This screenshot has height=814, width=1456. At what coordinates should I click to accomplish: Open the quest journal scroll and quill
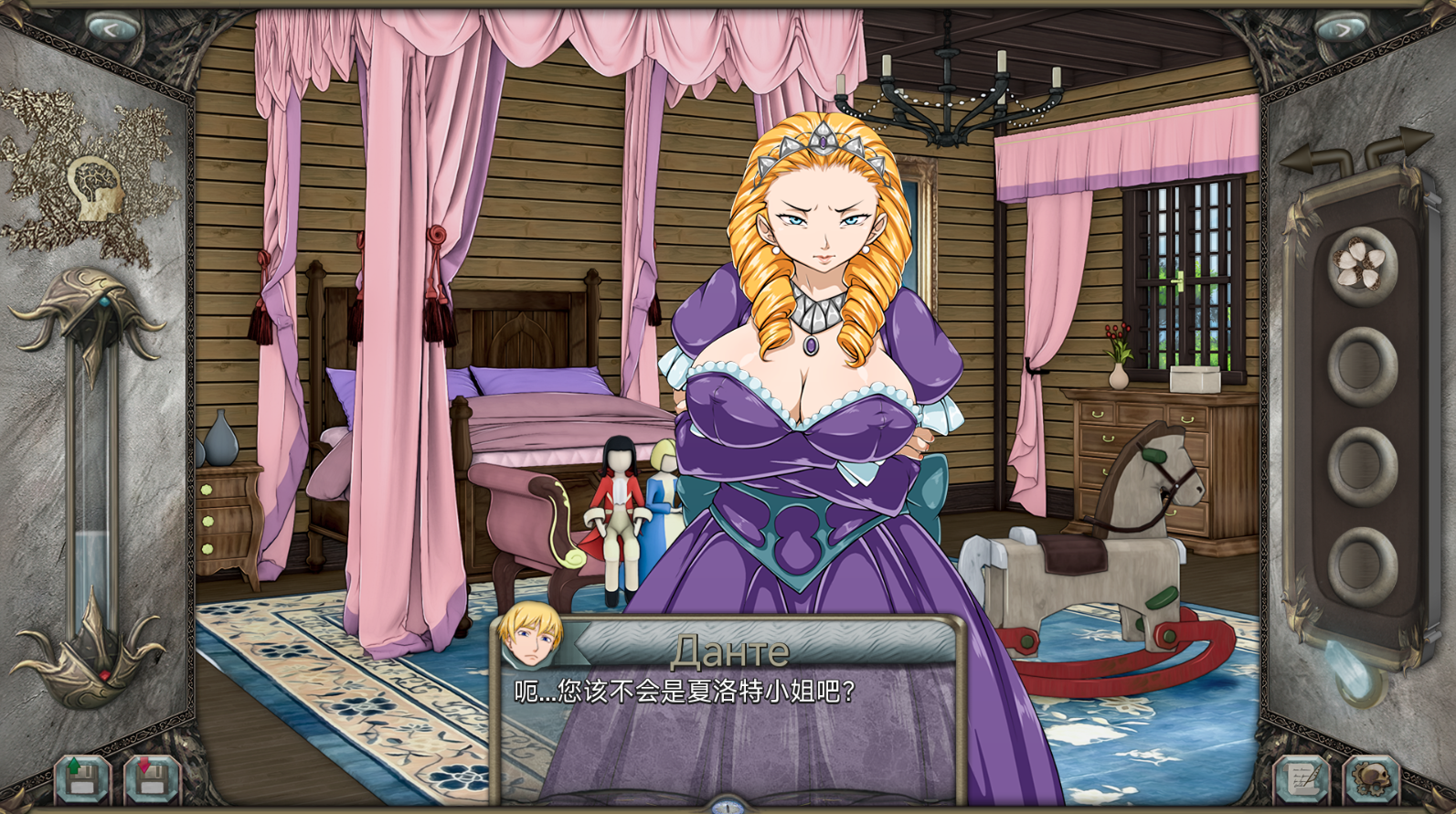[x=1302, y=779]
